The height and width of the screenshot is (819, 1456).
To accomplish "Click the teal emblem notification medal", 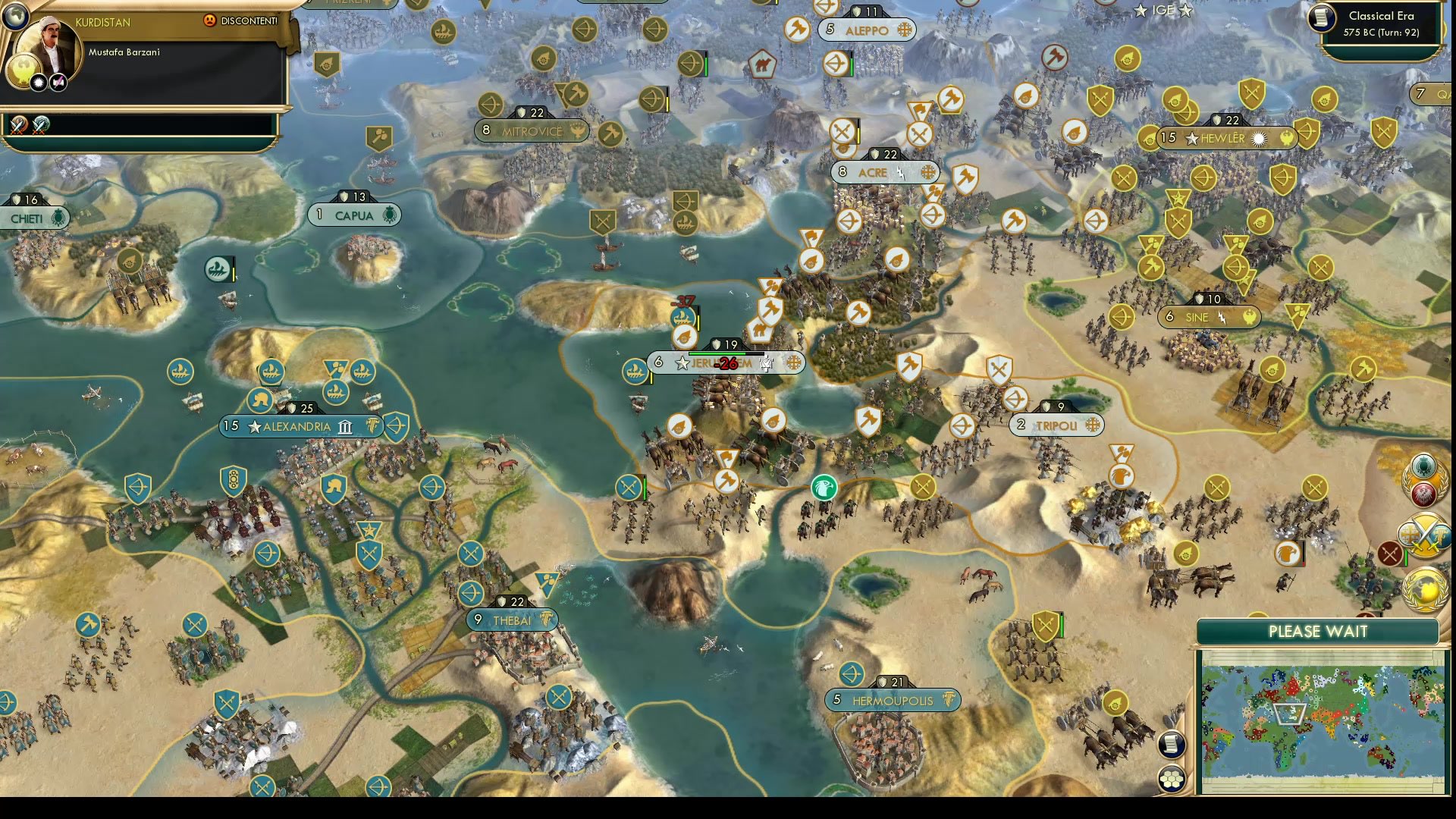I will [x=1423, y=467].
